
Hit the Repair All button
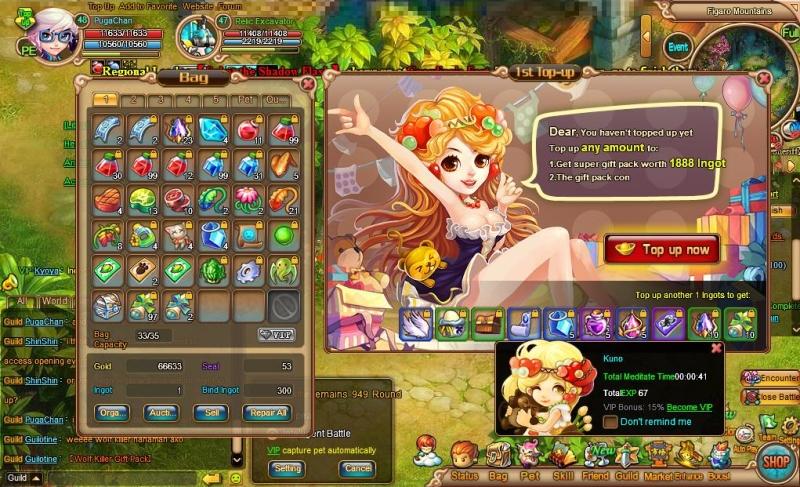(267, 412)
